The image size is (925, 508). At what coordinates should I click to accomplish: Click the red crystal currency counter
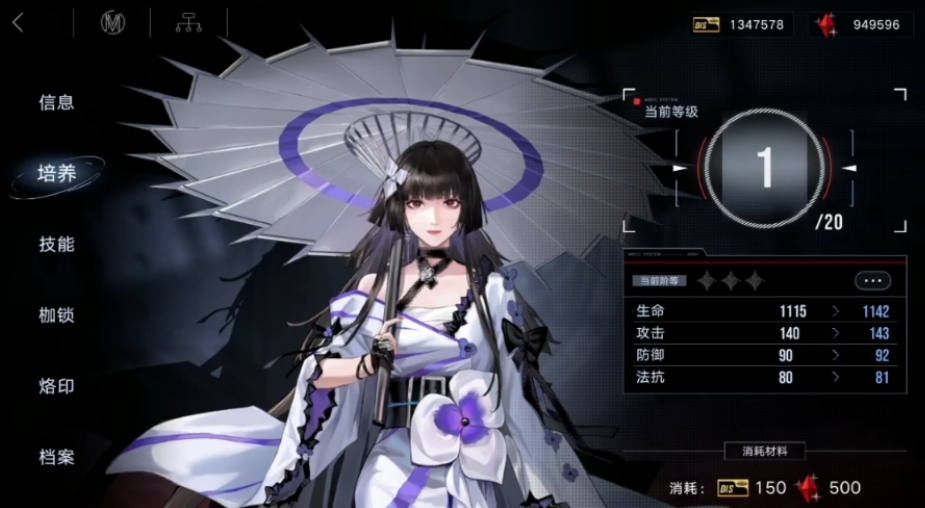tap(860, 24)
